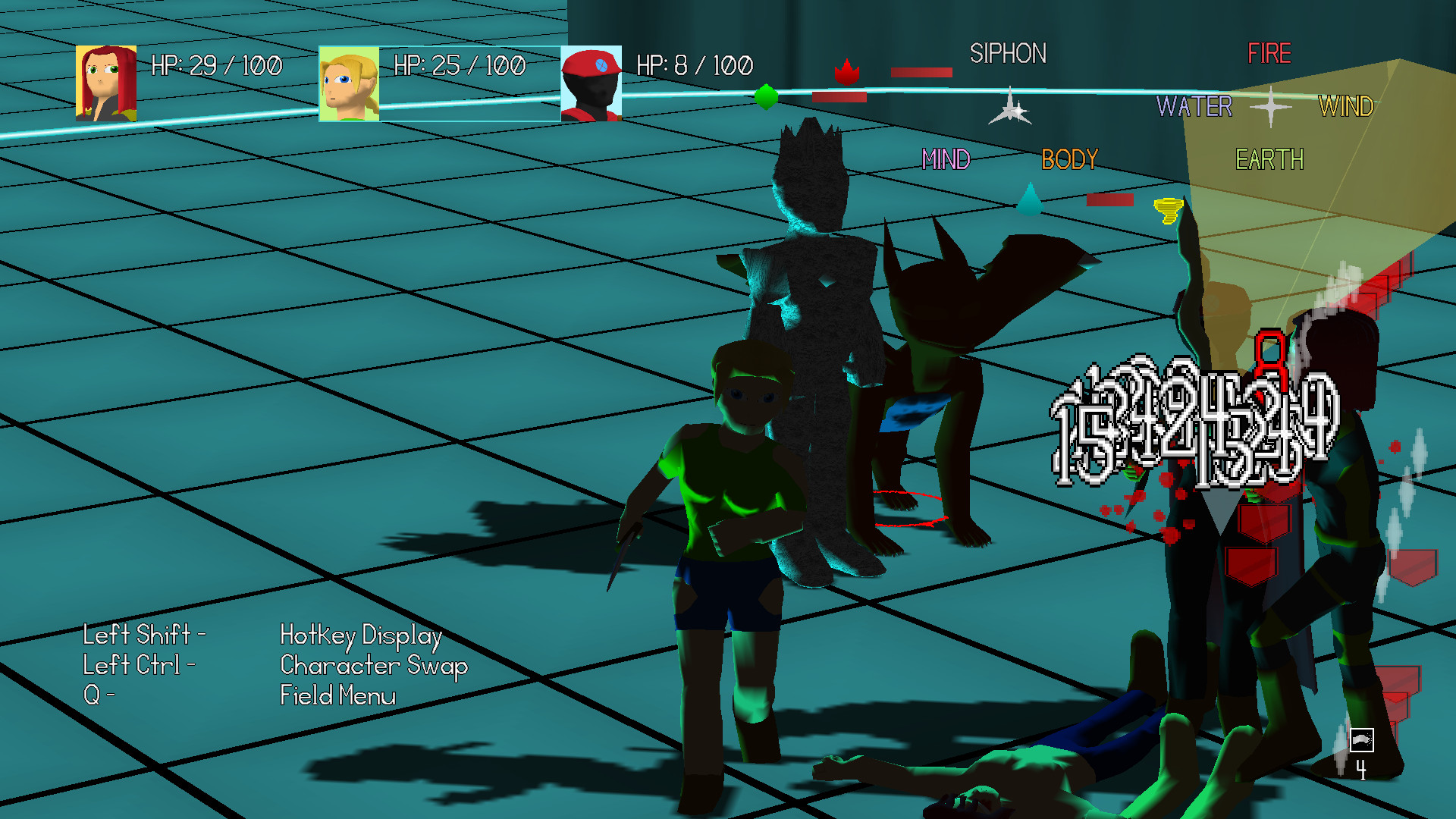Select the green diamond status icon
The height and width of the screenshot is (819, 1456).
click(x=766, y=97)
